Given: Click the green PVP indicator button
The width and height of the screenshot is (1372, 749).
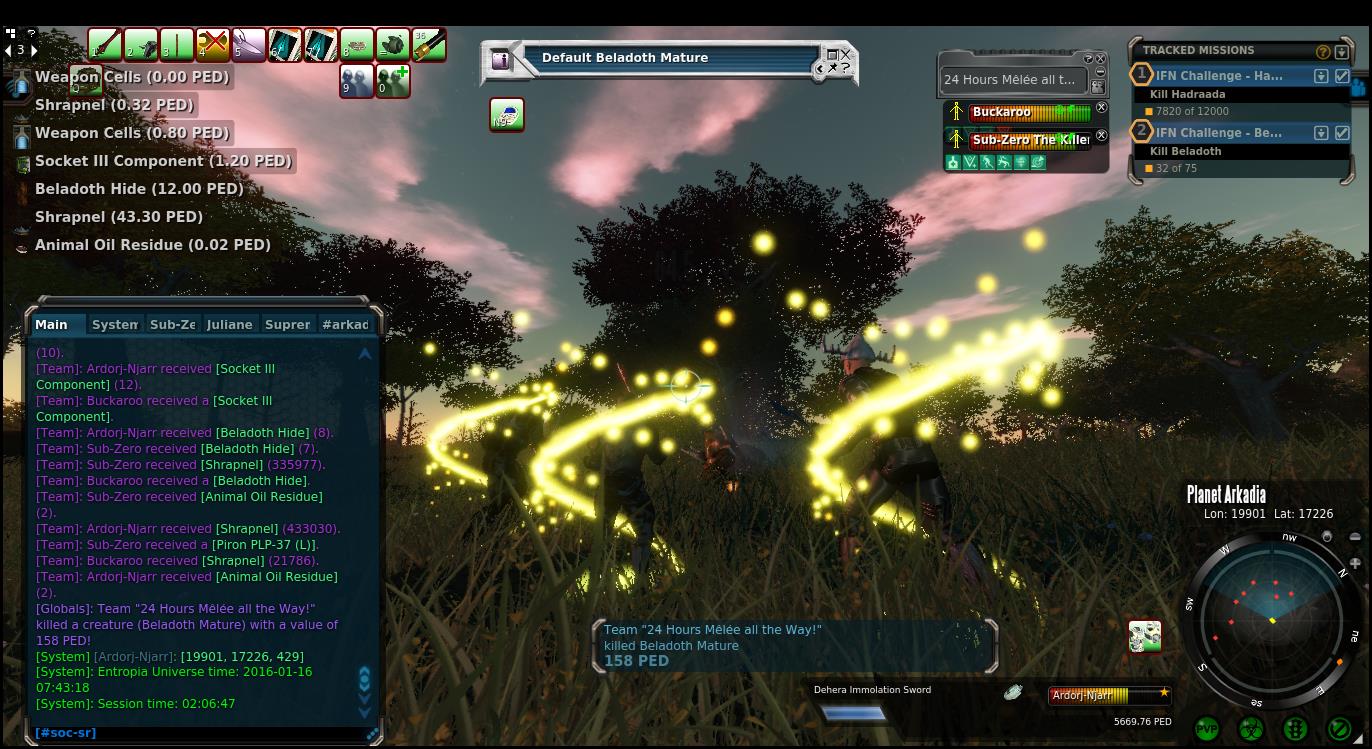Looking at the screenshot, I should 1207,729.
